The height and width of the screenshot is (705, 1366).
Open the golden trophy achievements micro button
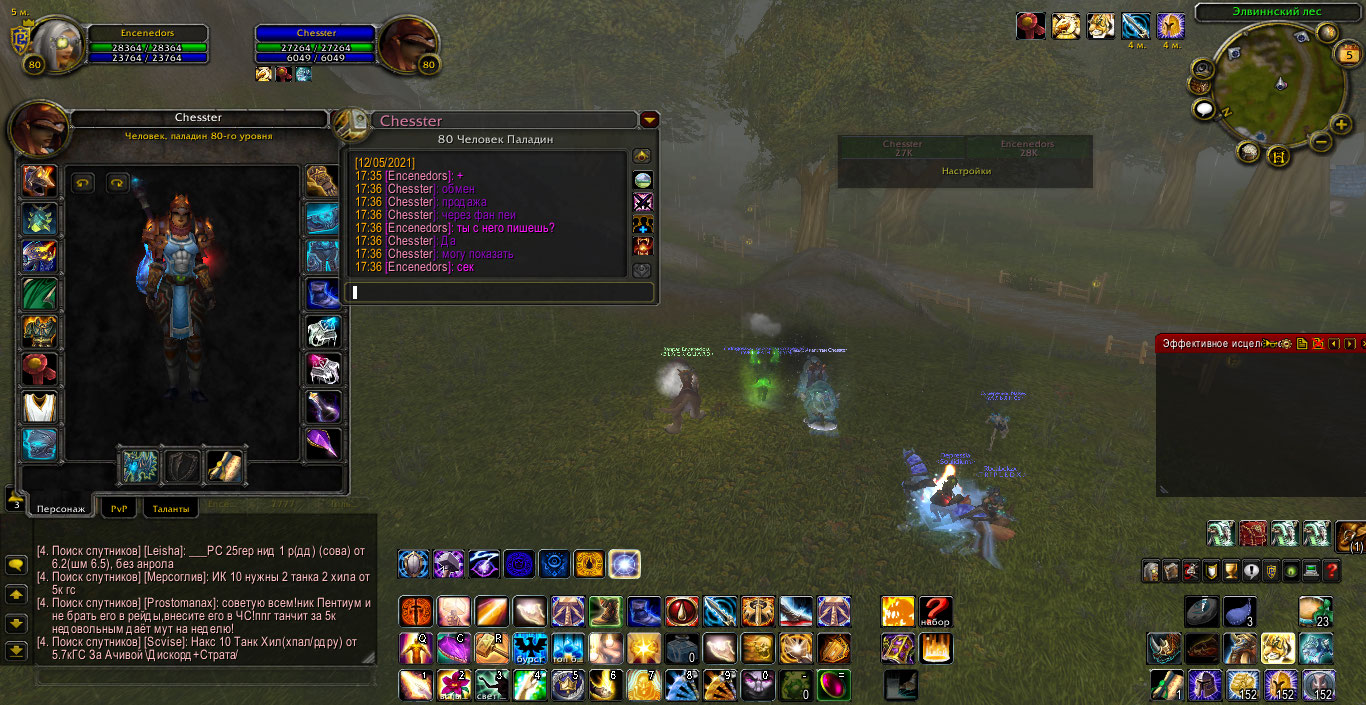pos(1231,571)
